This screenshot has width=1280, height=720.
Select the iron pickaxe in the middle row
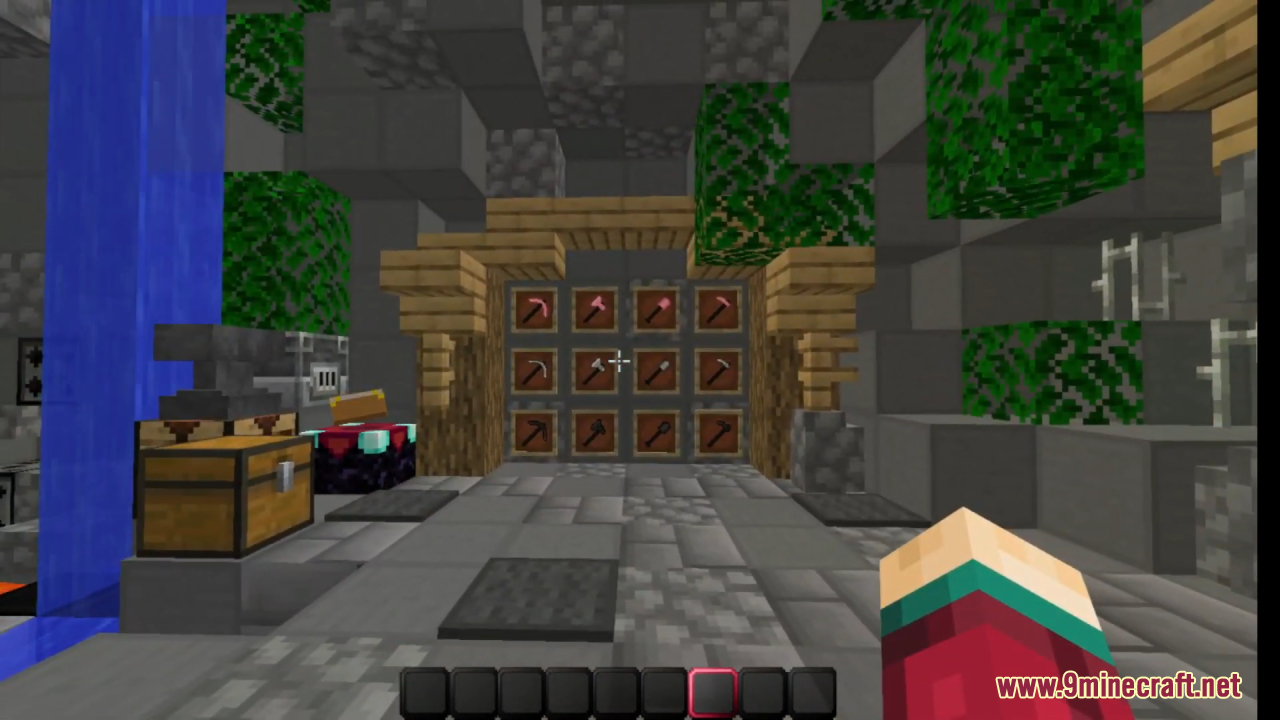point(535,370)
